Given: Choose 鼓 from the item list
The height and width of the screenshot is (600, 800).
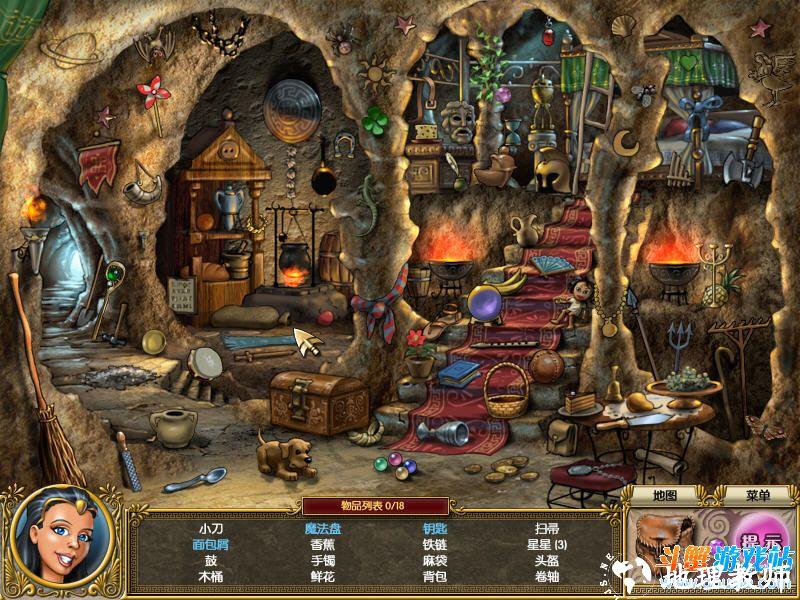Looking at the screenshot, I should 210,560.
